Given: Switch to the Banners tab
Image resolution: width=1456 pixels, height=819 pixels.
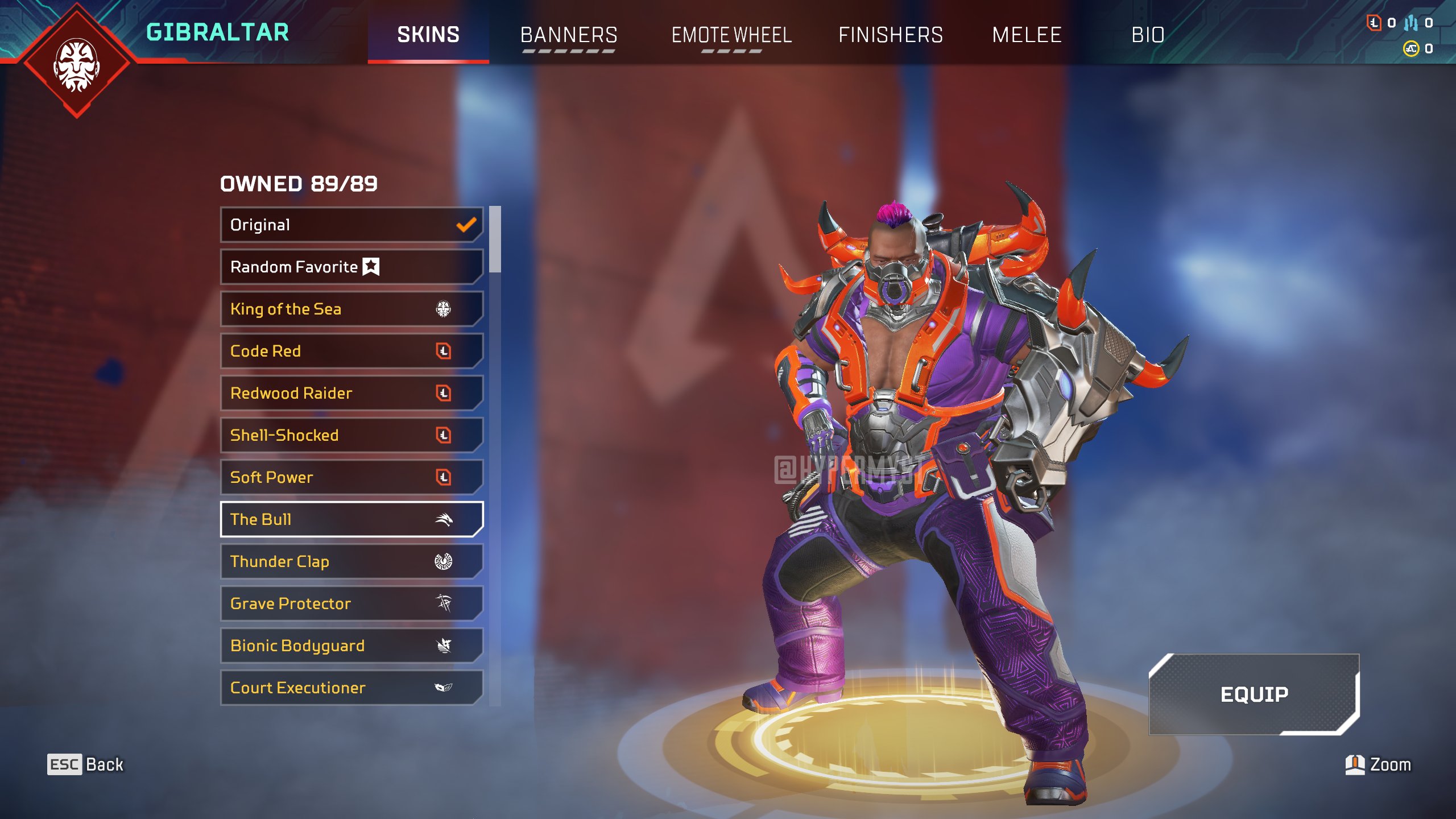Looking at the screenshot, I should point(569,35).
